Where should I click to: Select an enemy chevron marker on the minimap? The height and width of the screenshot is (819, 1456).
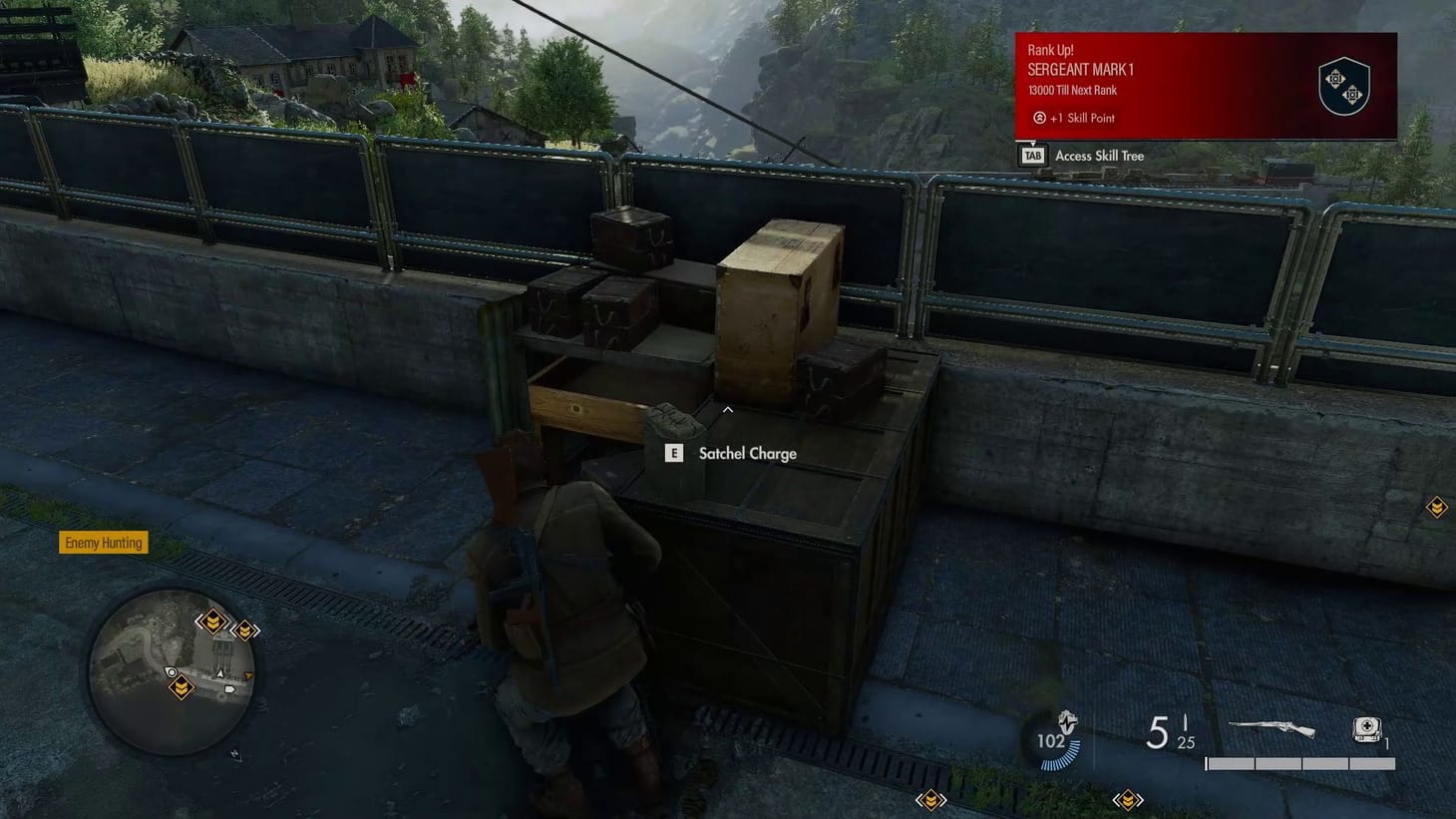tap(212, 620)
